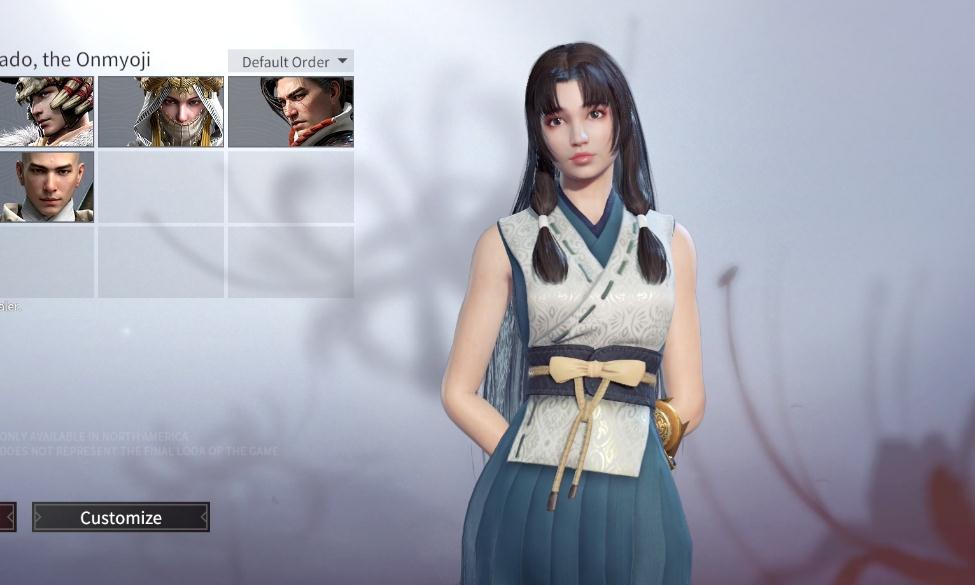Click the Customize button
The height and width of the screenshot is (585, 975).
121,517
